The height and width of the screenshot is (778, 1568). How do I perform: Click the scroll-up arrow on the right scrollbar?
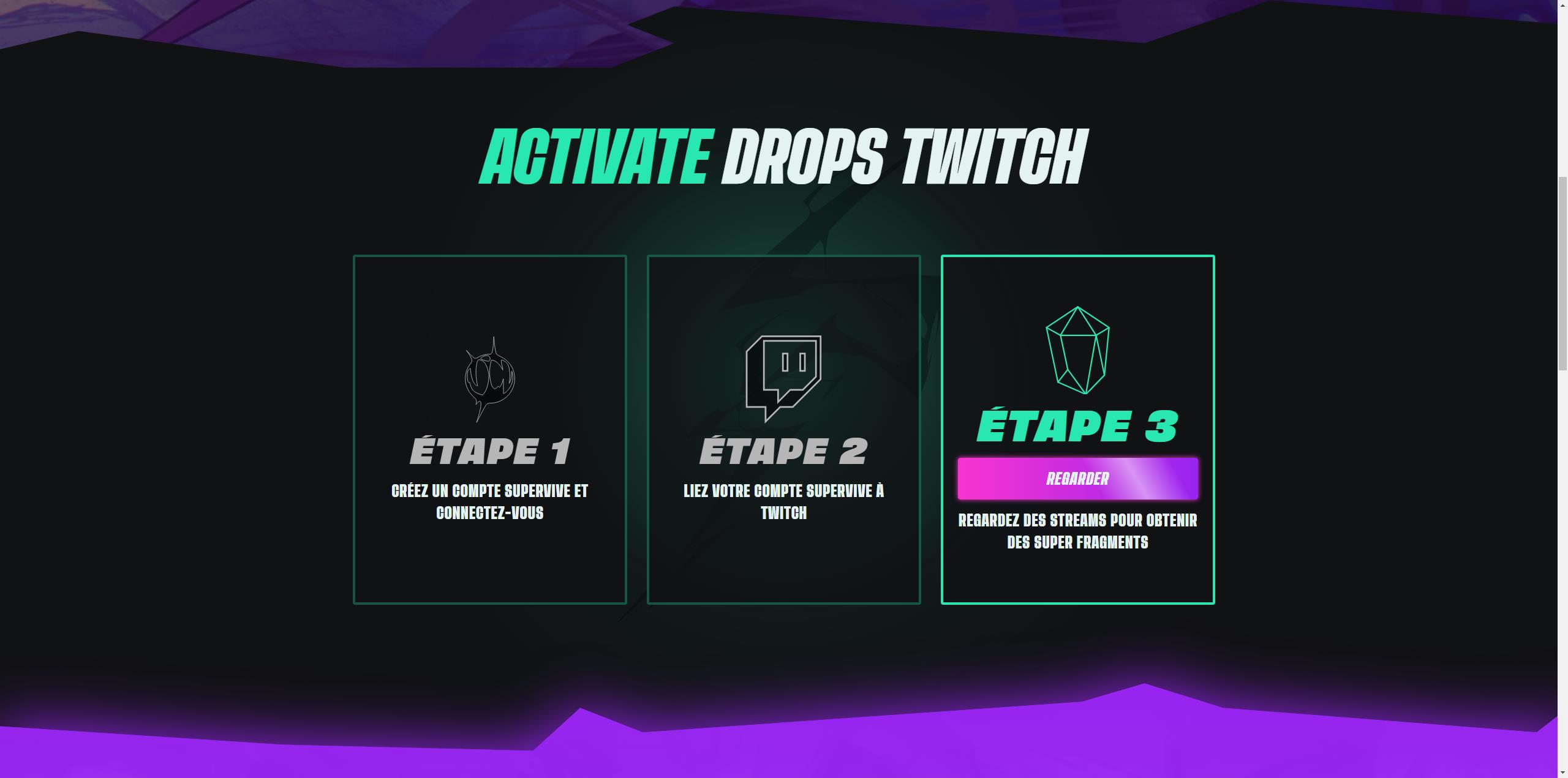point(1562,4)
